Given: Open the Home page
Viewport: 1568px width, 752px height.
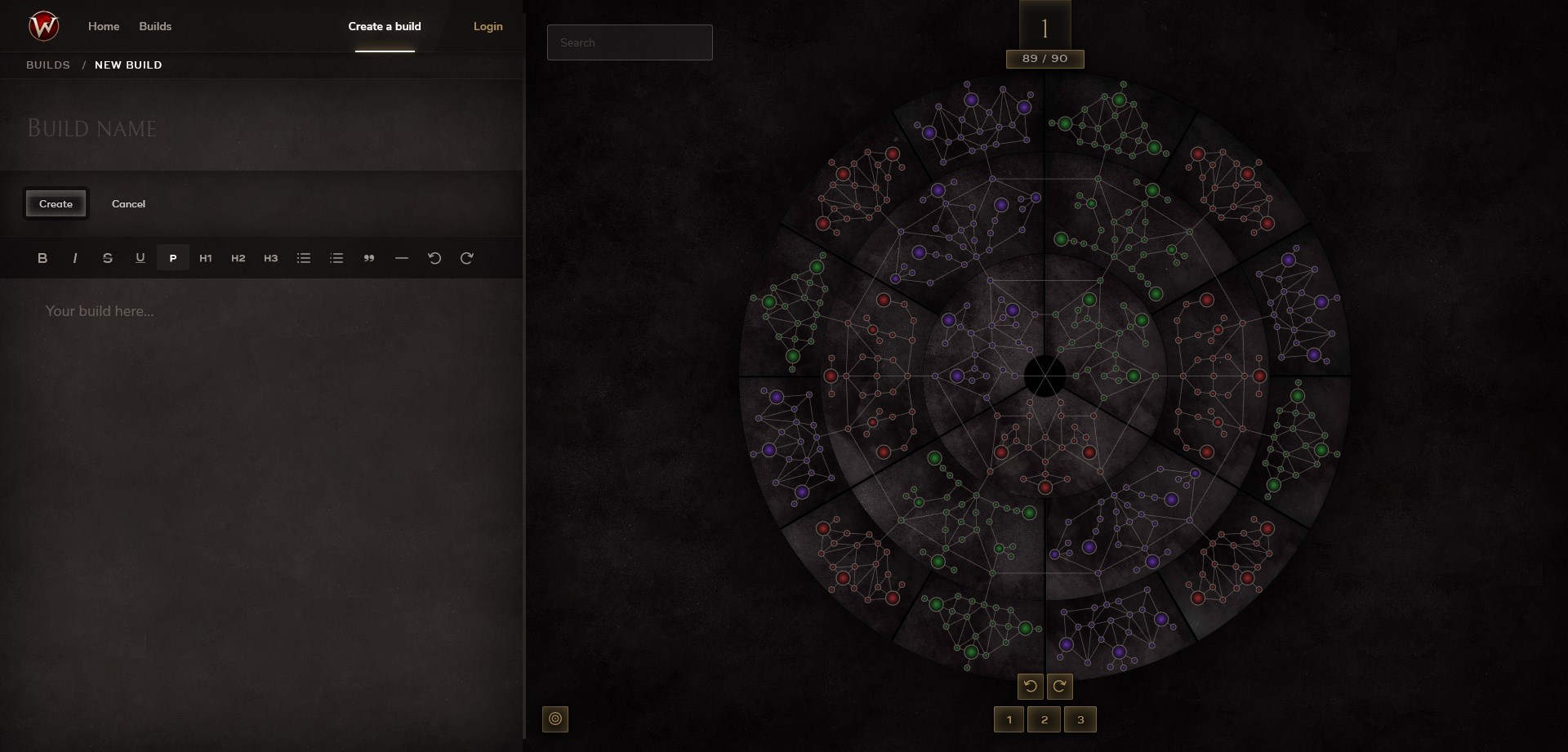Looking at the screenshot, I should pyautogui.click(x=104, y=26).
